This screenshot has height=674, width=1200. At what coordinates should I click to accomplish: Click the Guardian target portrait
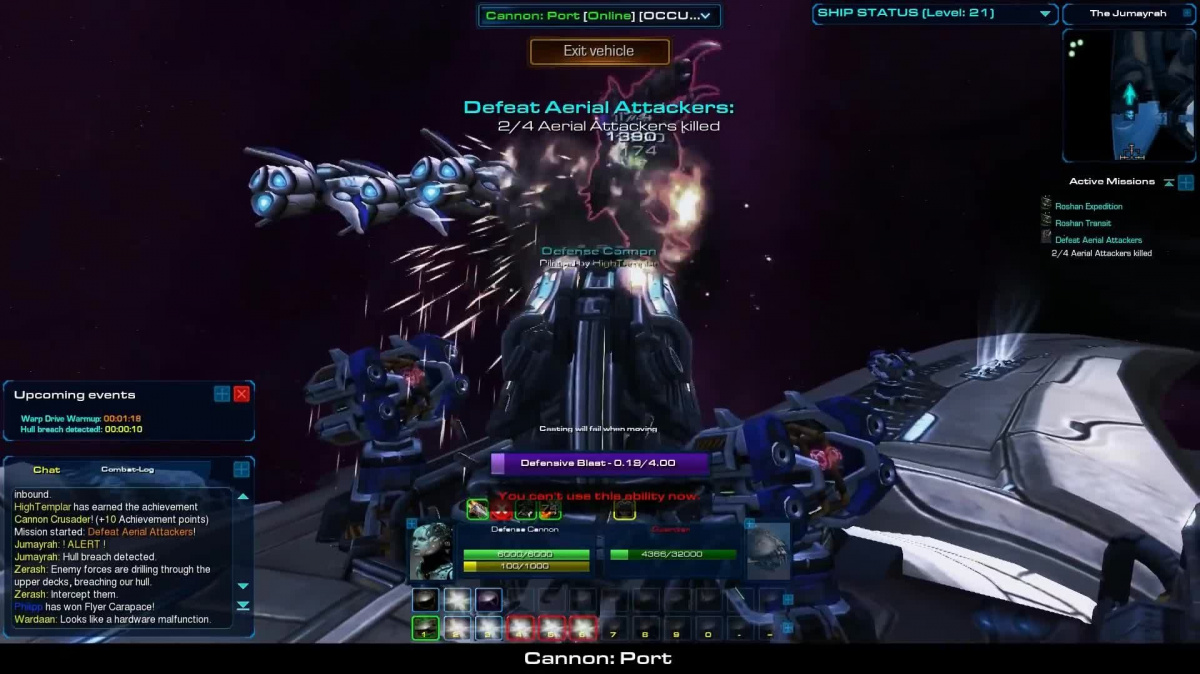[768, 551]
